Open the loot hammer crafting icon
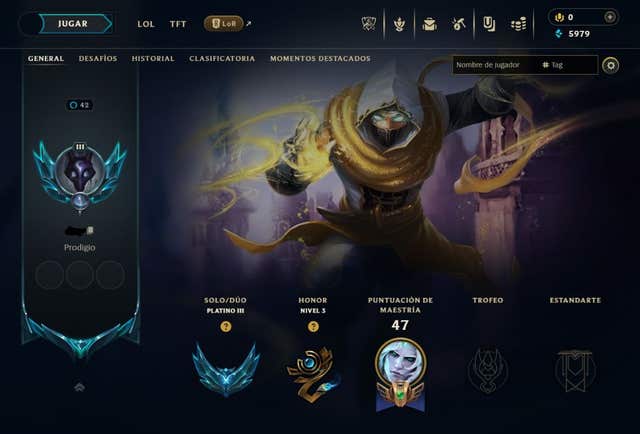The height and width of the screenshot is (434, 640). pyautogui.click(x=458, y=24)
